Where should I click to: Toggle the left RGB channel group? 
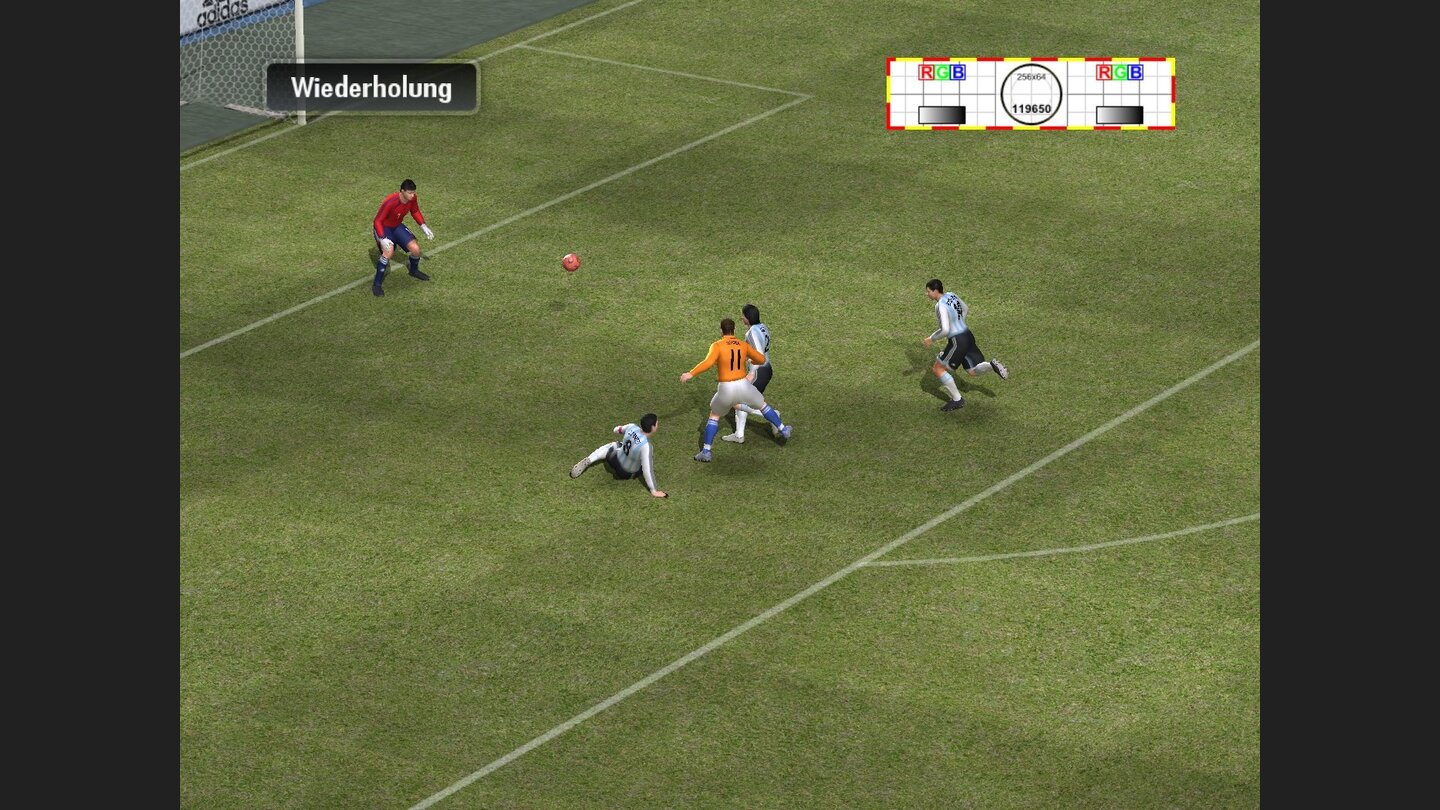[941, 72]
